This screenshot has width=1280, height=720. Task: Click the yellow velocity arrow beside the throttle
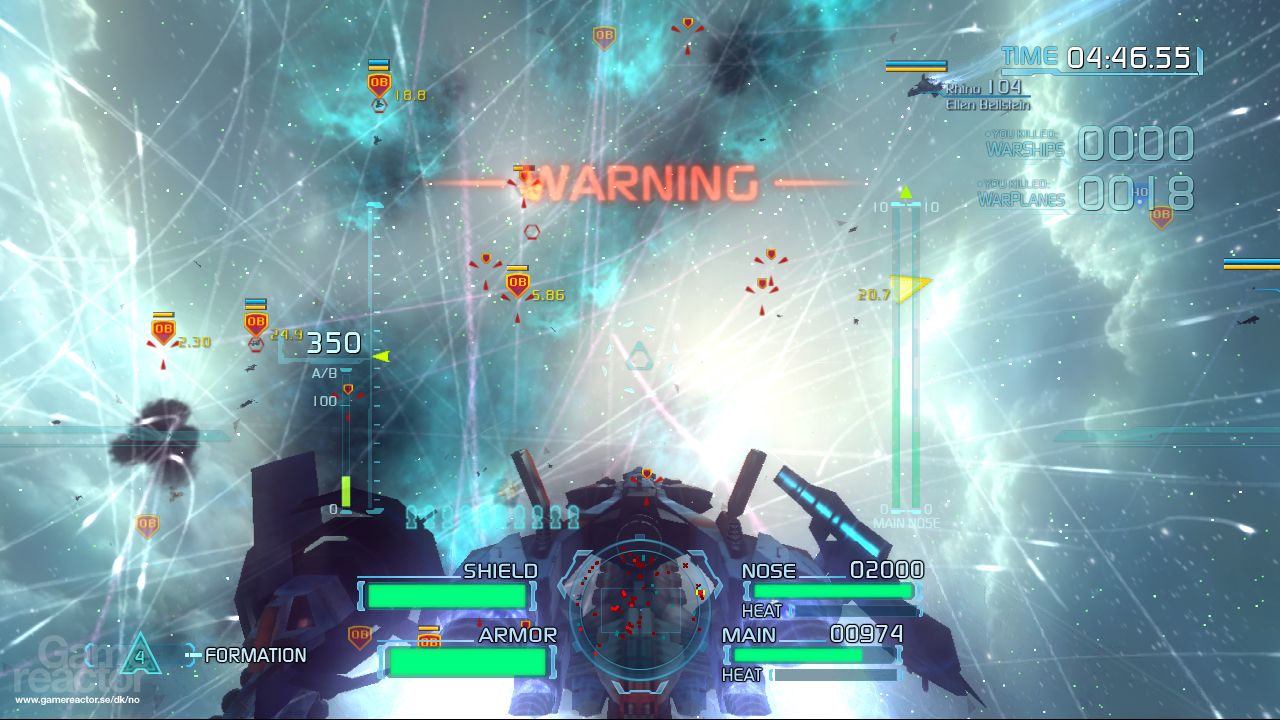[380, 354]
